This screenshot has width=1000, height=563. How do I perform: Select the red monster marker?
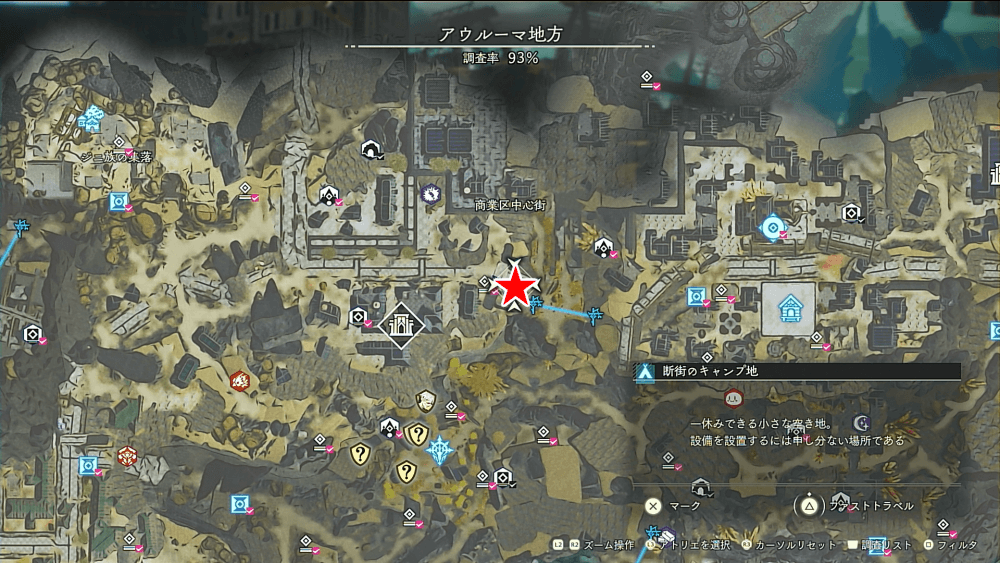pyautogui.click(x=239, y=380)
